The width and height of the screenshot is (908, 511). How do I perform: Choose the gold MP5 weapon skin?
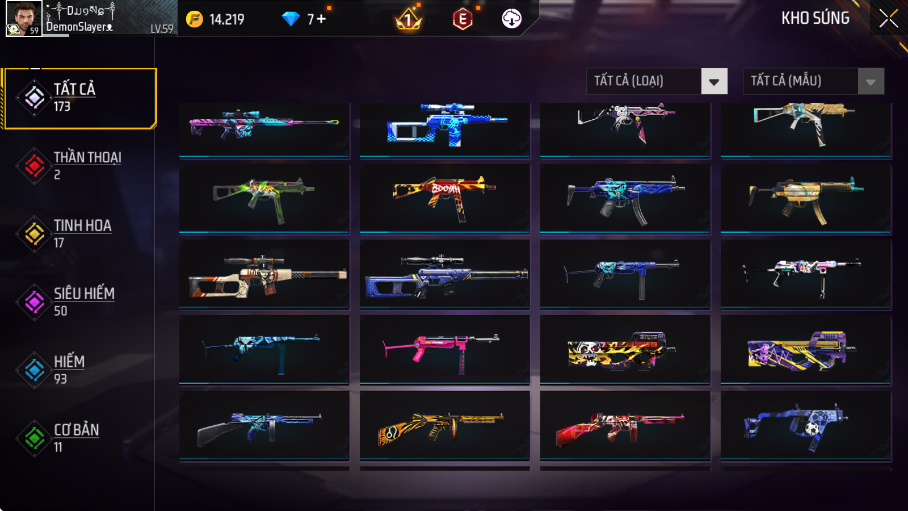pyautogui.click(x=805, y=195)
